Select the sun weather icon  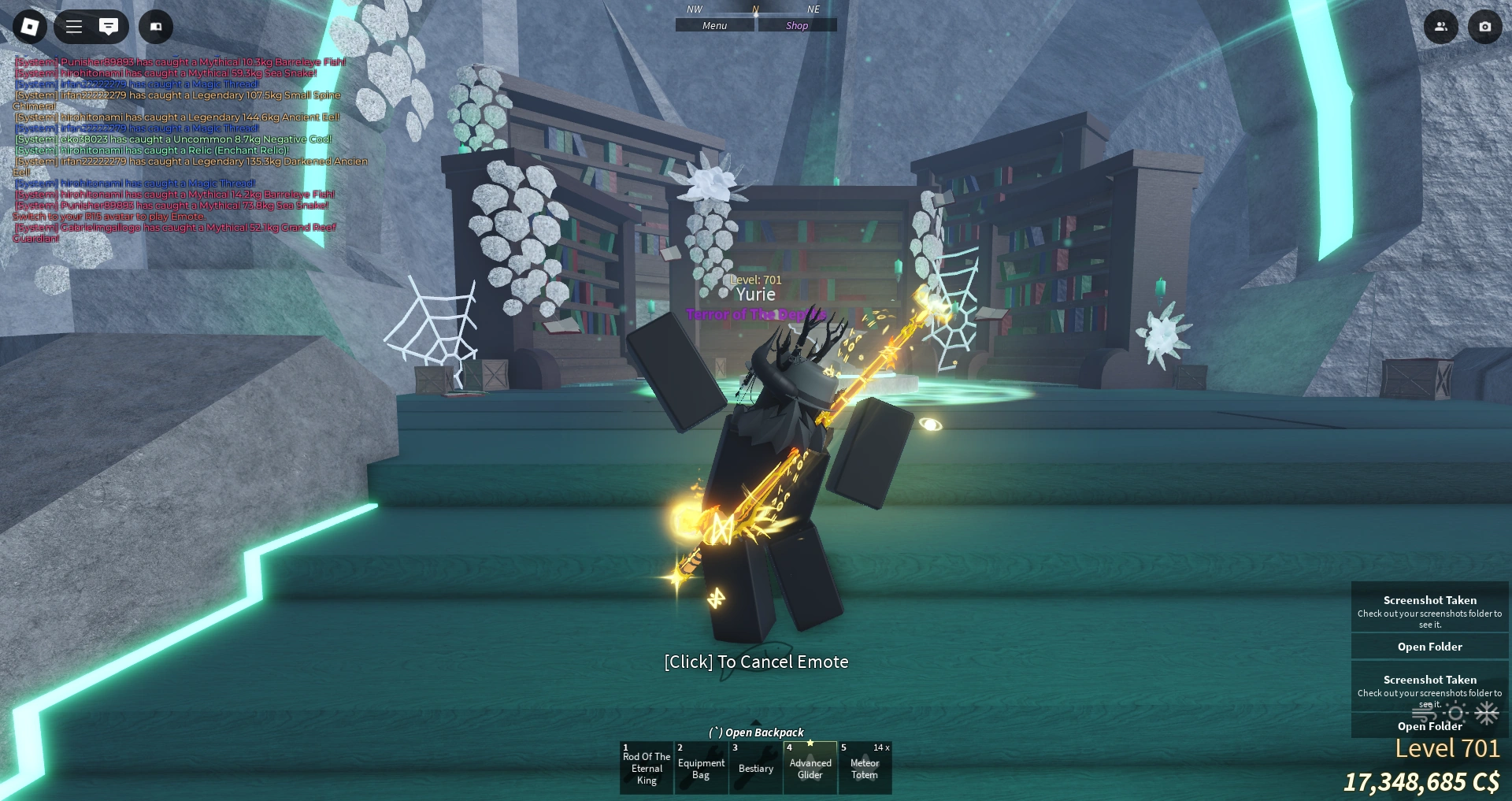pos(1455,714)
